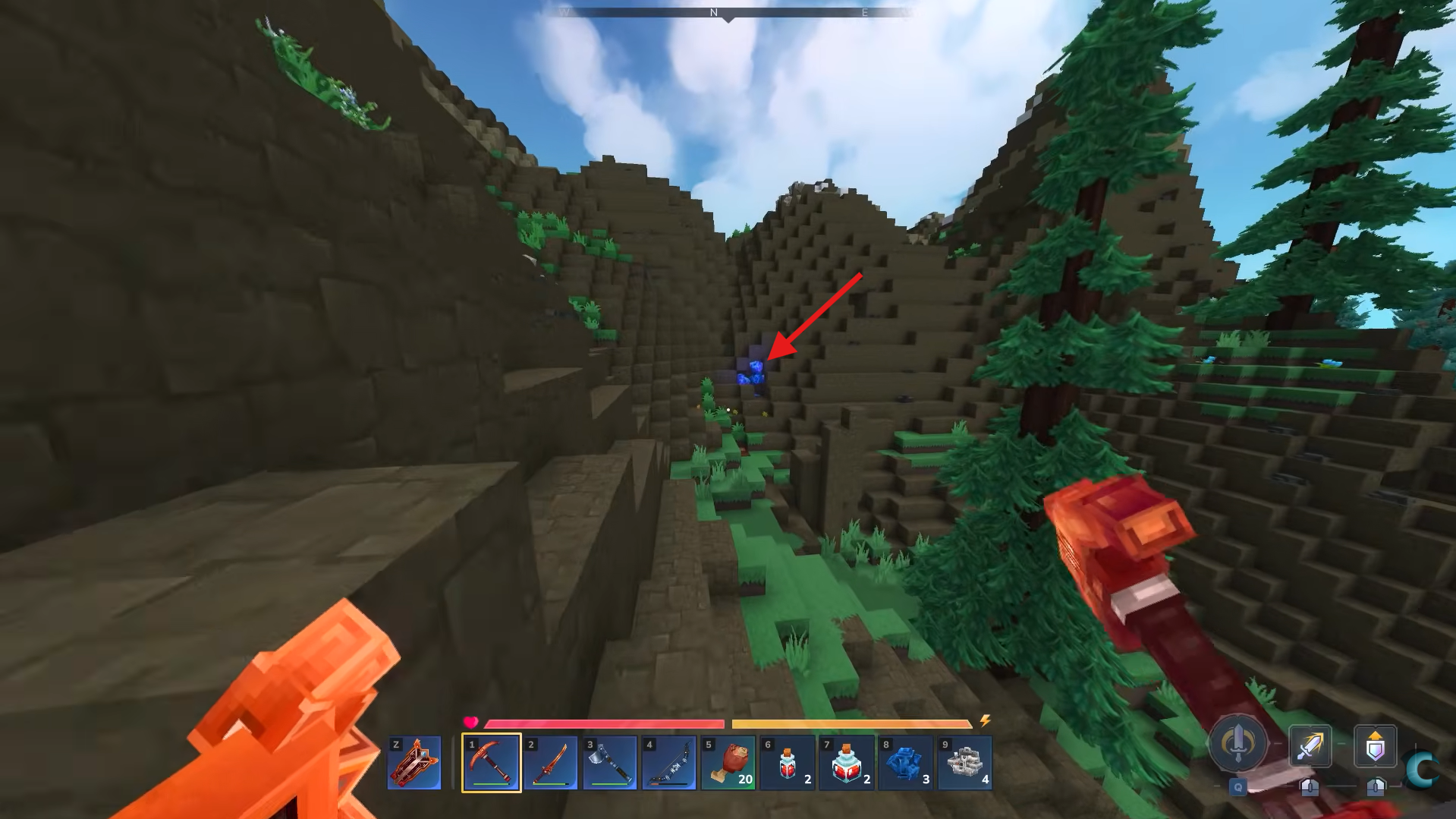Select the blue crystal ore in slot 8
1456x819 pixels.
point(905,762)
